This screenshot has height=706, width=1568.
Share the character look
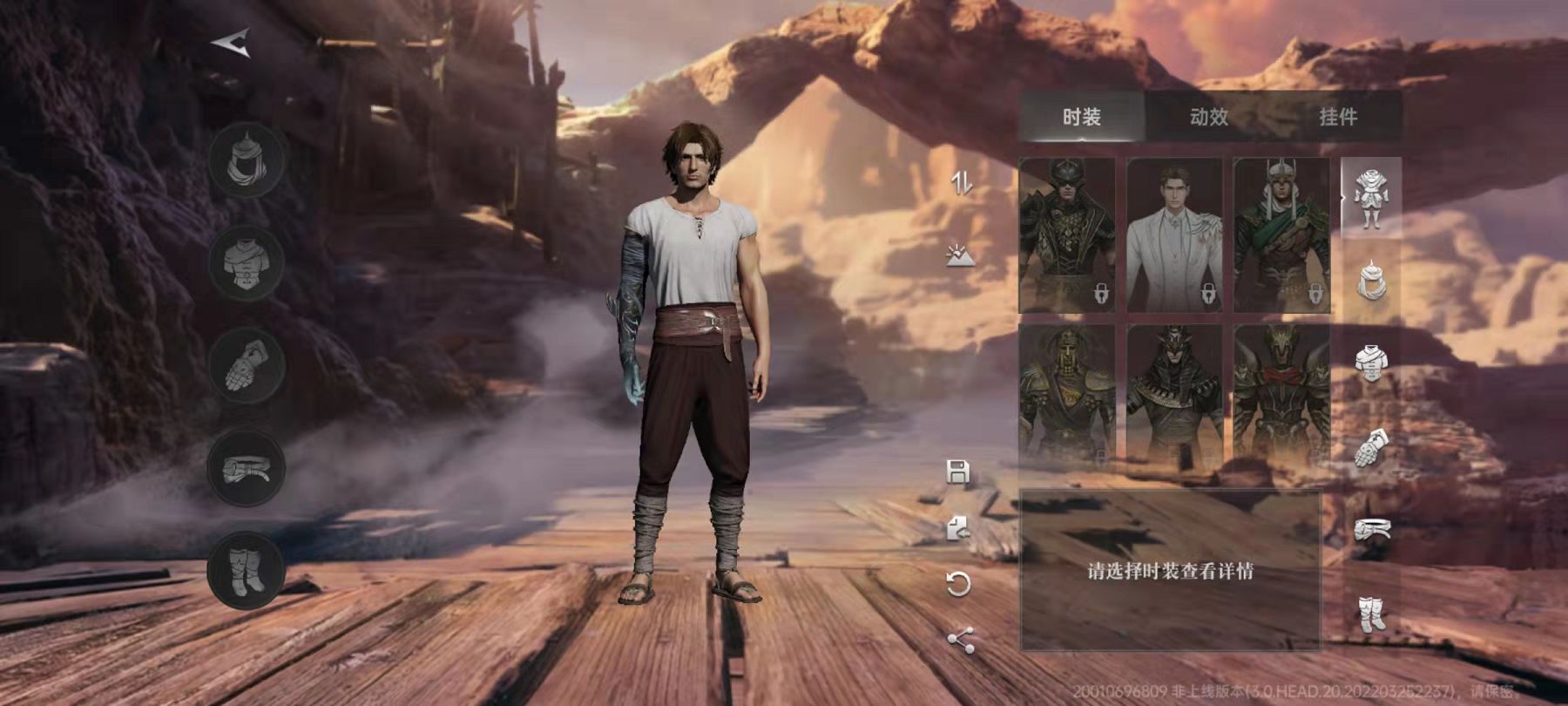(x=960, y=641)
